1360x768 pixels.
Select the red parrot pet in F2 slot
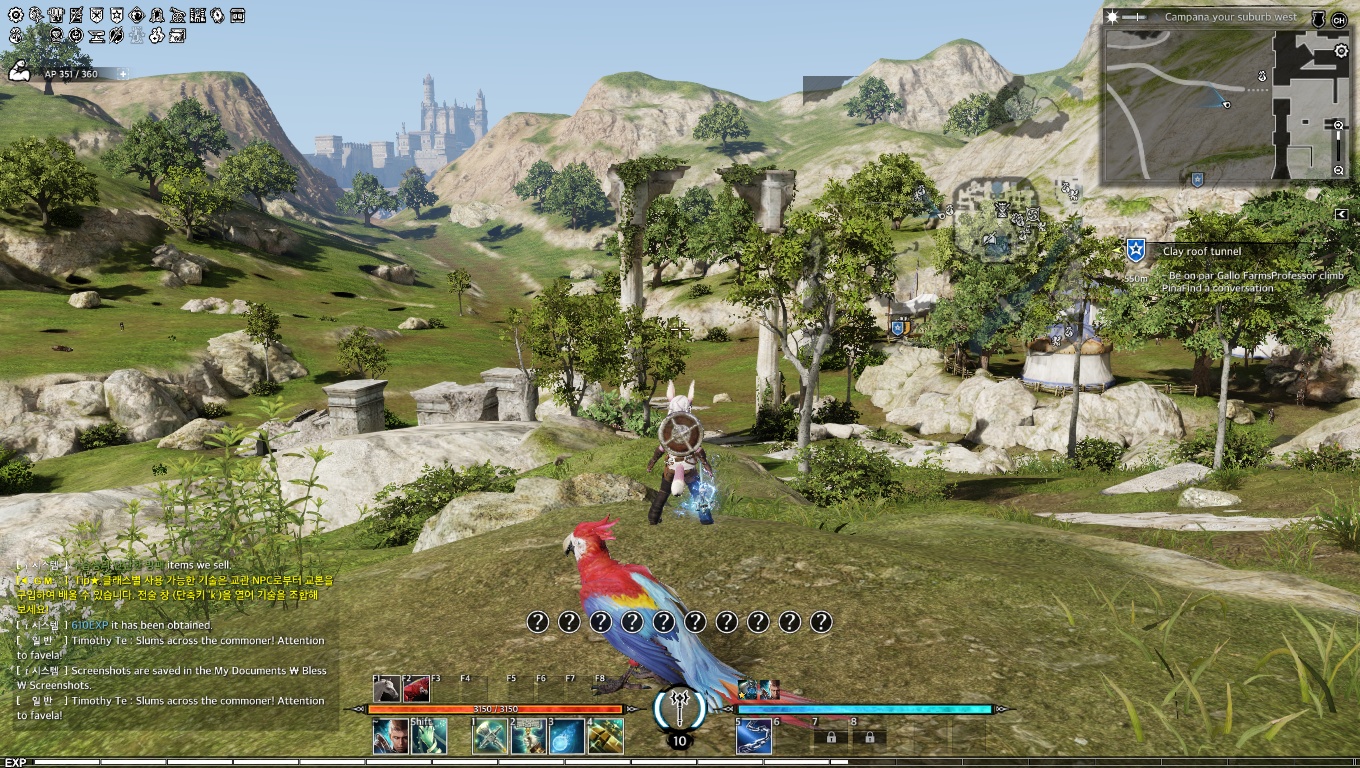[416, 689]
